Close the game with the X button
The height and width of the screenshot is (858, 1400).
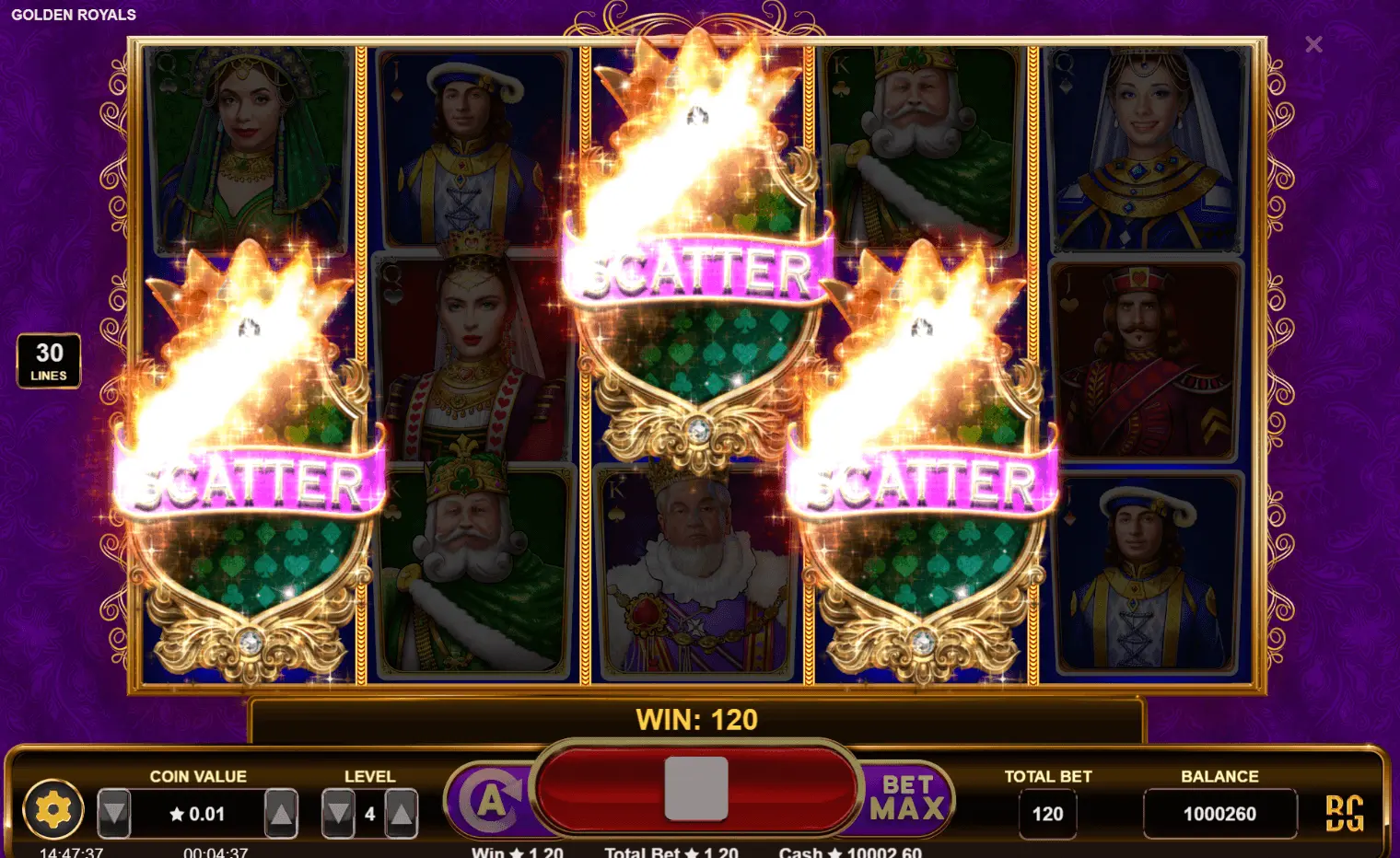(x=1313, y=44)
